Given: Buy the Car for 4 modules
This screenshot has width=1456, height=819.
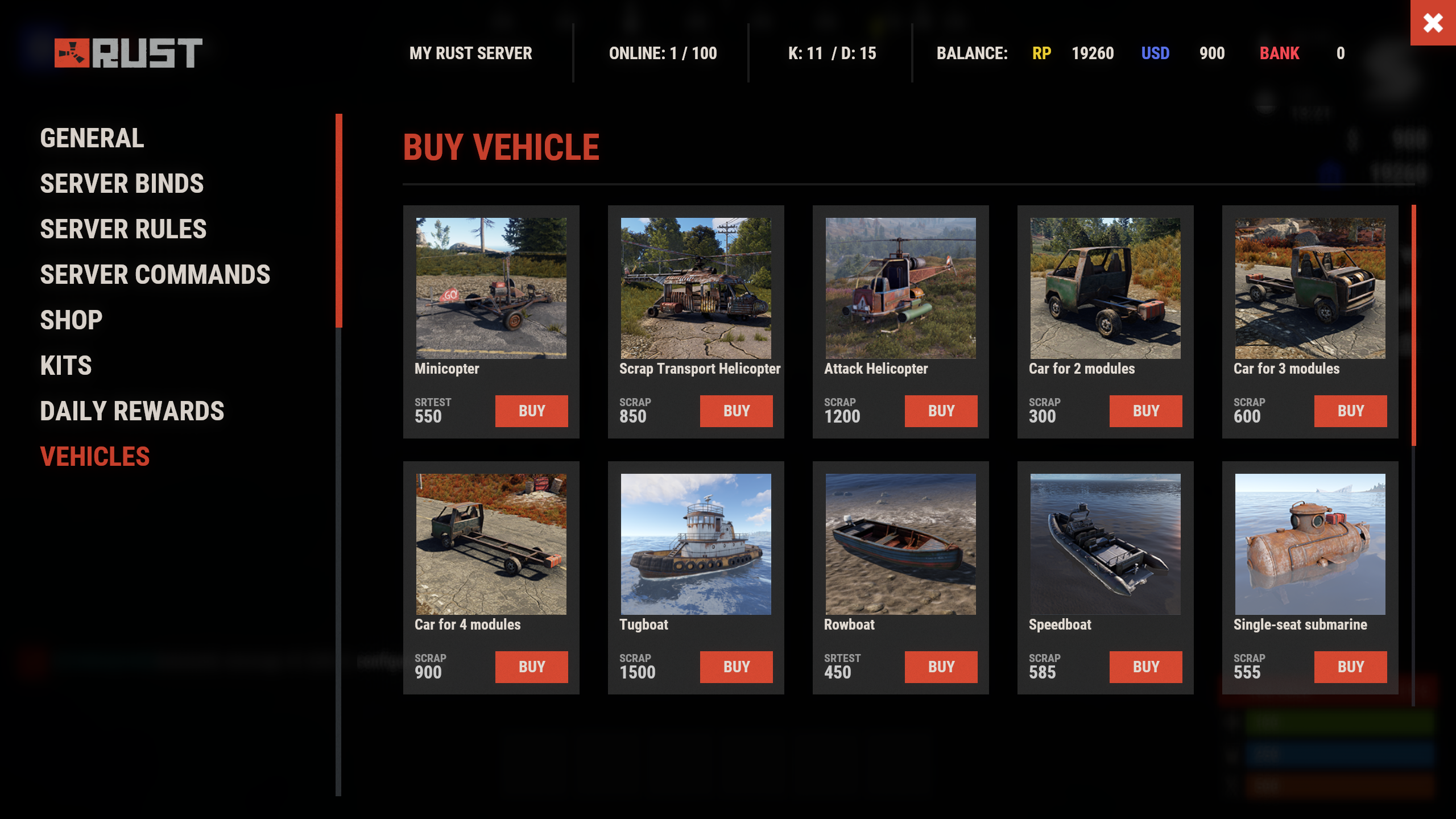Looking at the screenshot, I should coord(531,667).
